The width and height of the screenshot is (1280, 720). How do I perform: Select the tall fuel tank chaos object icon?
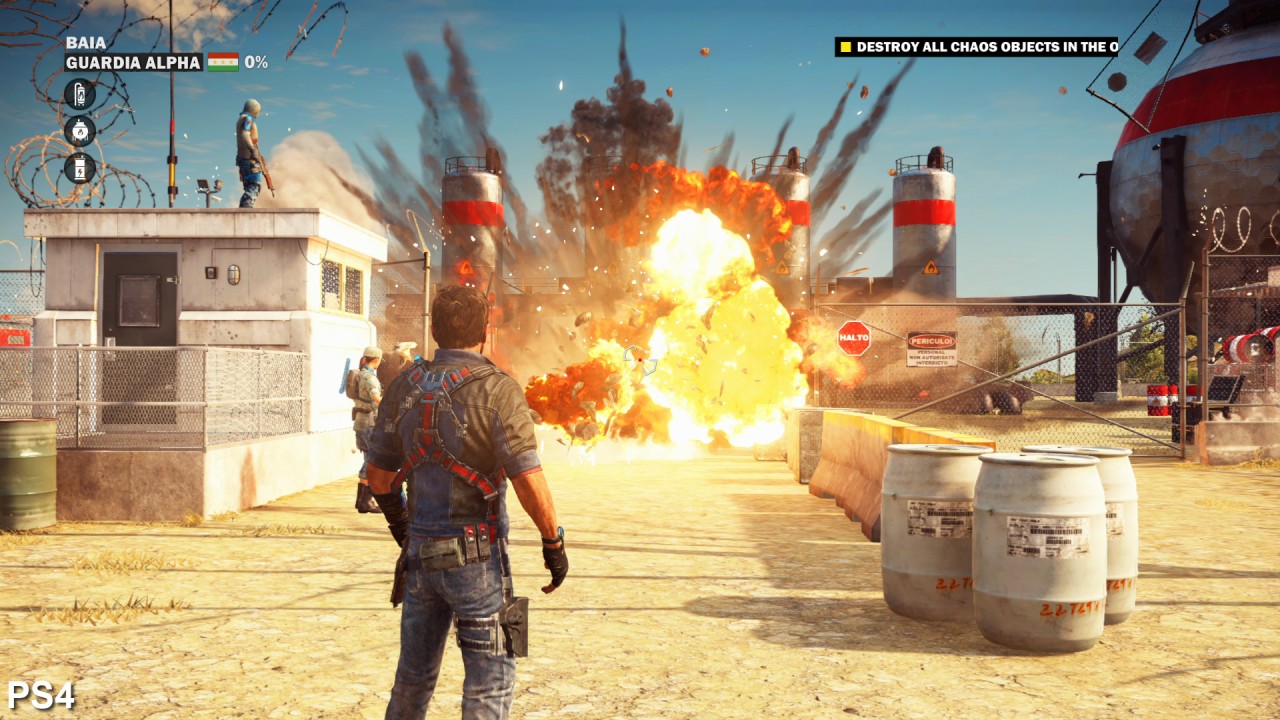click(x=80, y=95)
